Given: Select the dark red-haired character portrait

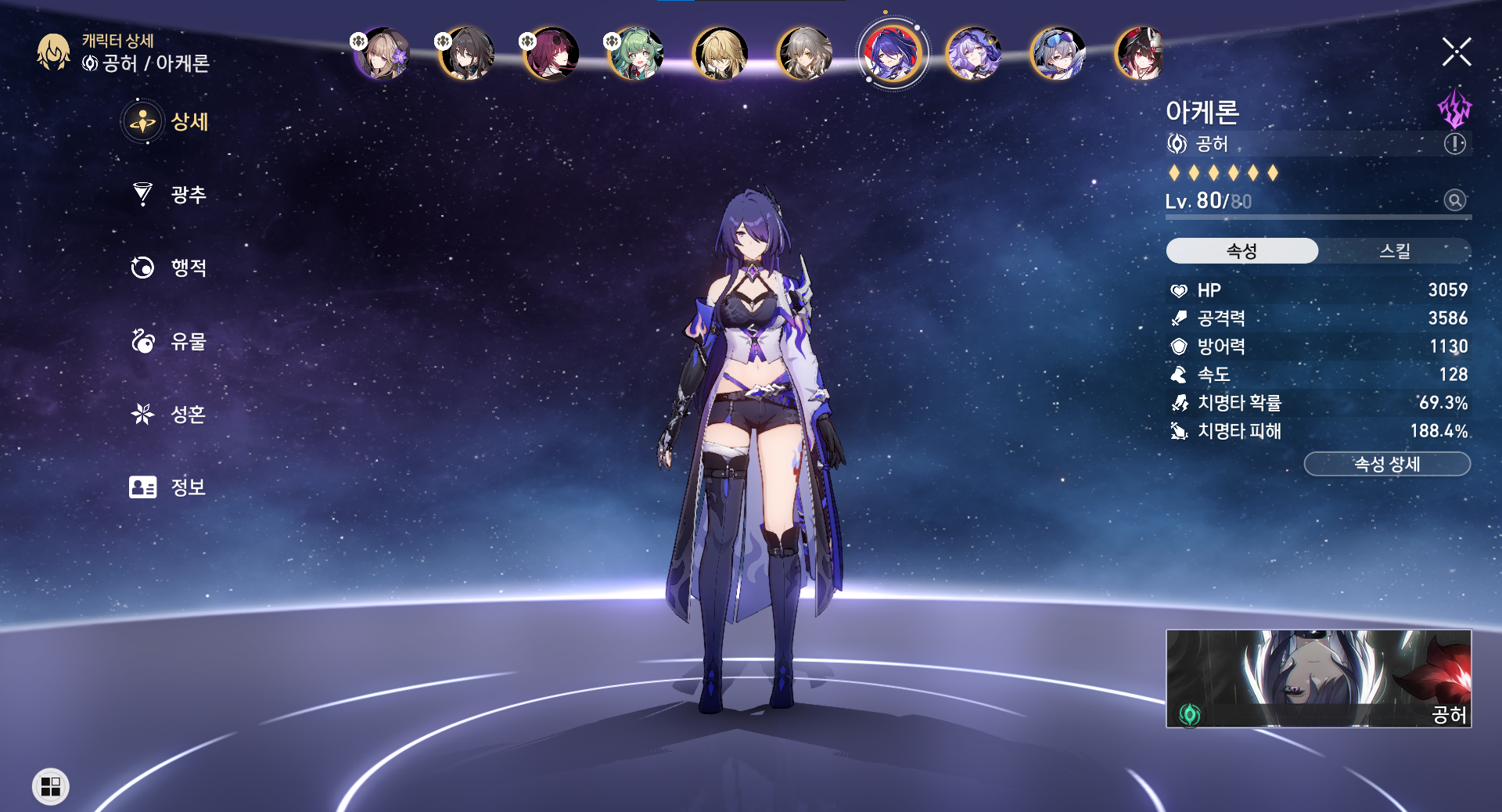Looking at the screenshot, I should click(551, 54).
